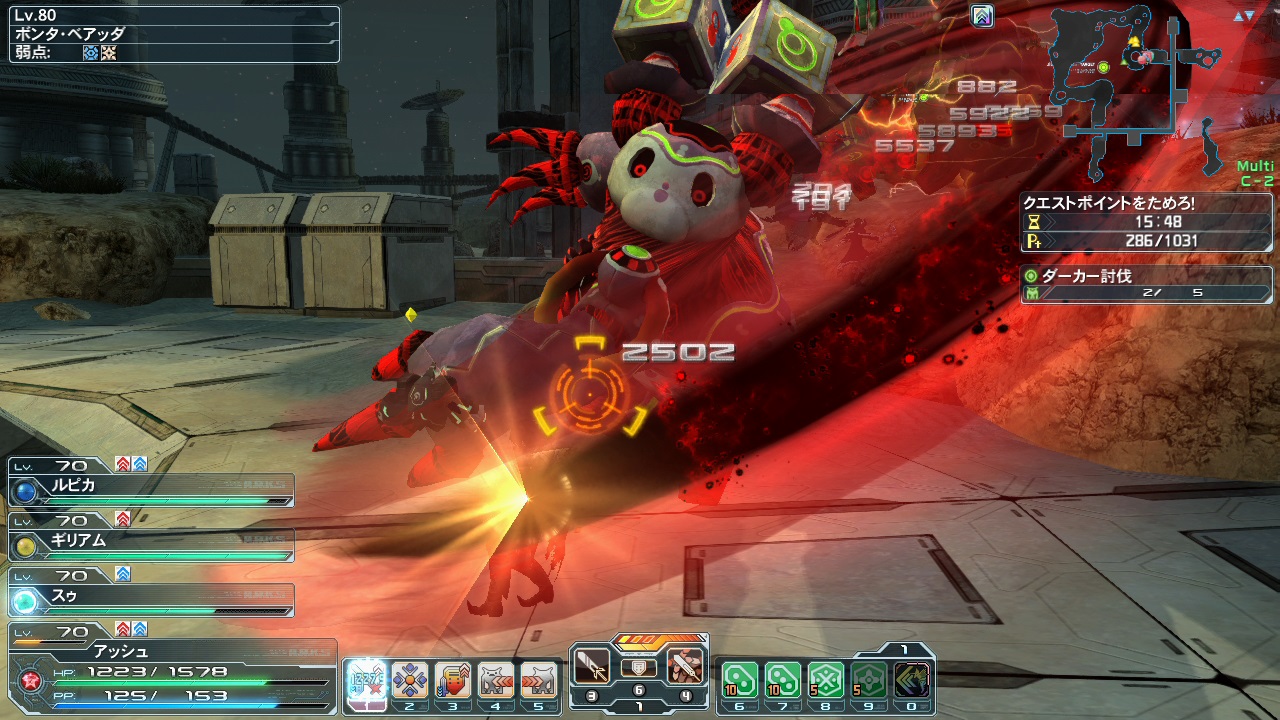This screenshot has width=1280, height=720.
Task: Use the blue diamond skill in slot 2
Action: point(409,681)
